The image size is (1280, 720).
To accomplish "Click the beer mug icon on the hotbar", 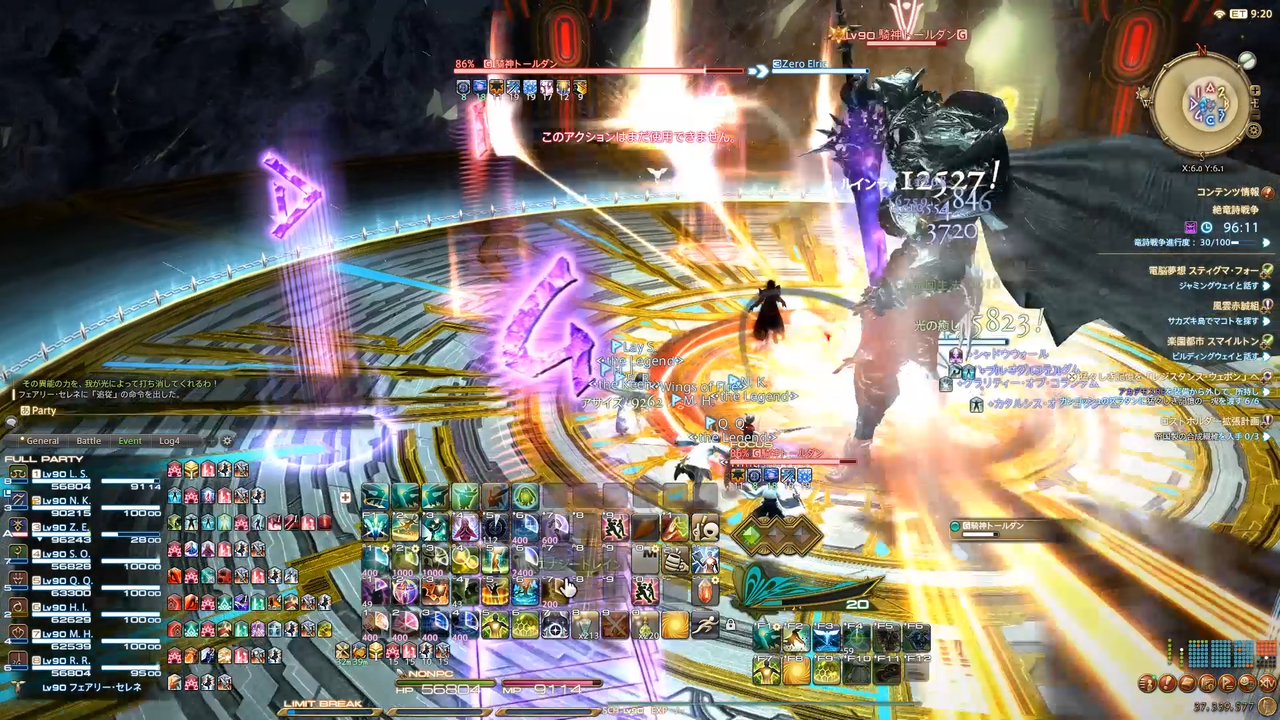I will click(674, 561).
